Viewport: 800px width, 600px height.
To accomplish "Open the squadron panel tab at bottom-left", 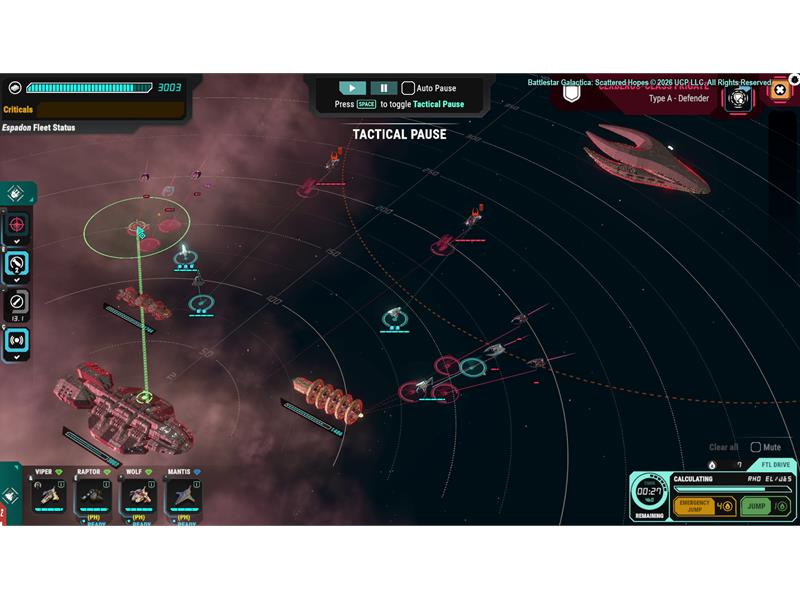I will pyautogui.click(x=9, y=494).
